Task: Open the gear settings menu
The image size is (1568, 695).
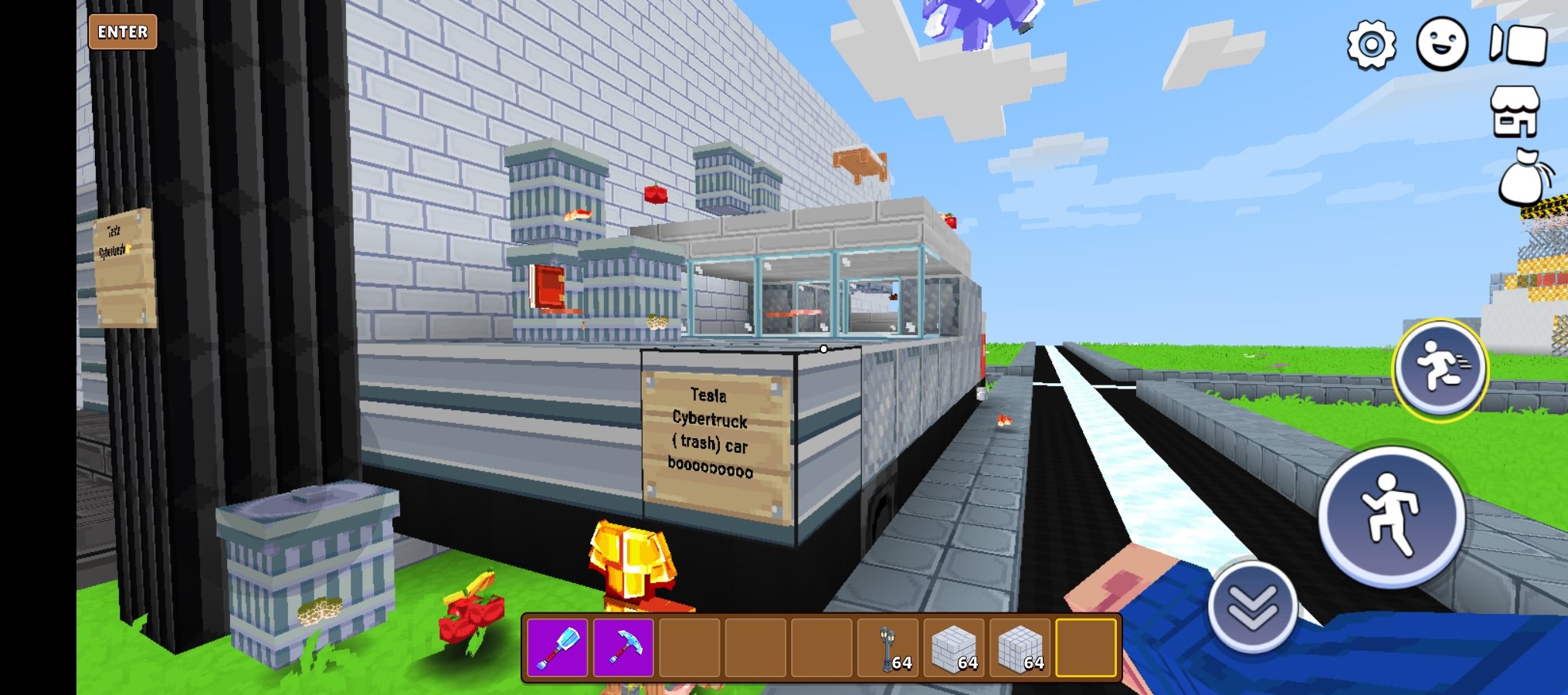Action: [x=1371, y=45]
